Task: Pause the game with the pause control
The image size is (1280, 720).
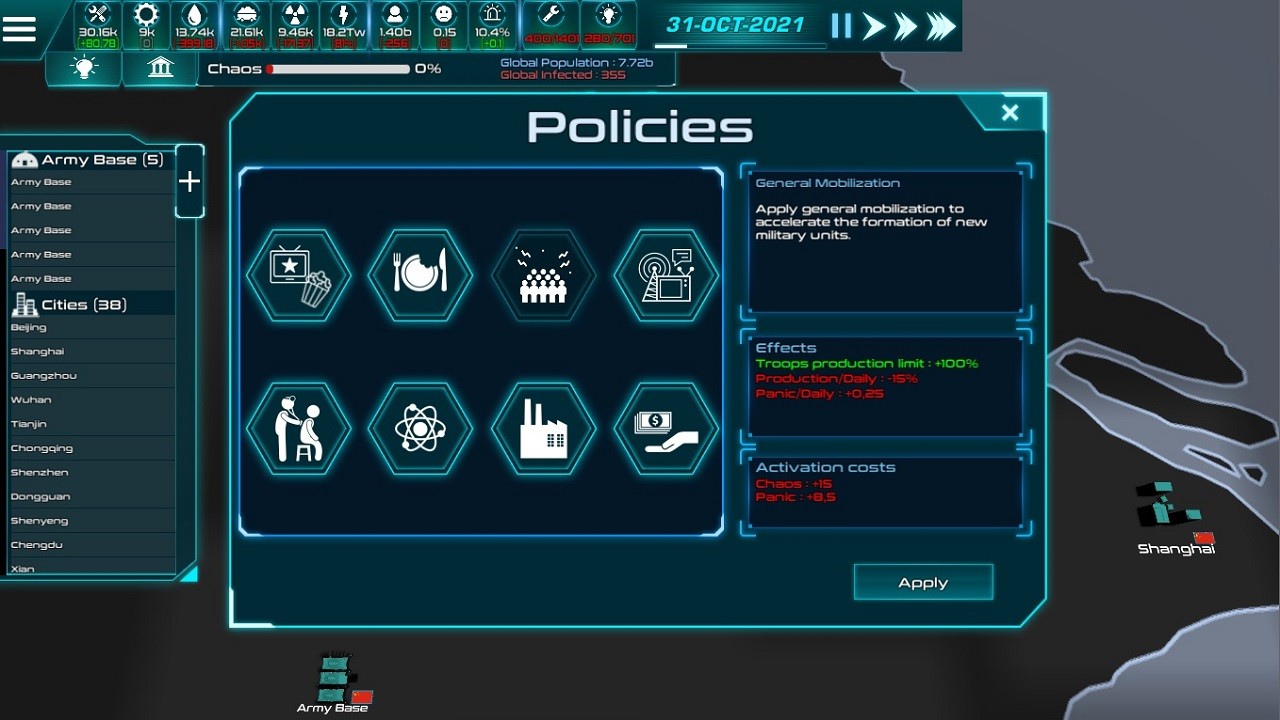Action: (840, 28)
